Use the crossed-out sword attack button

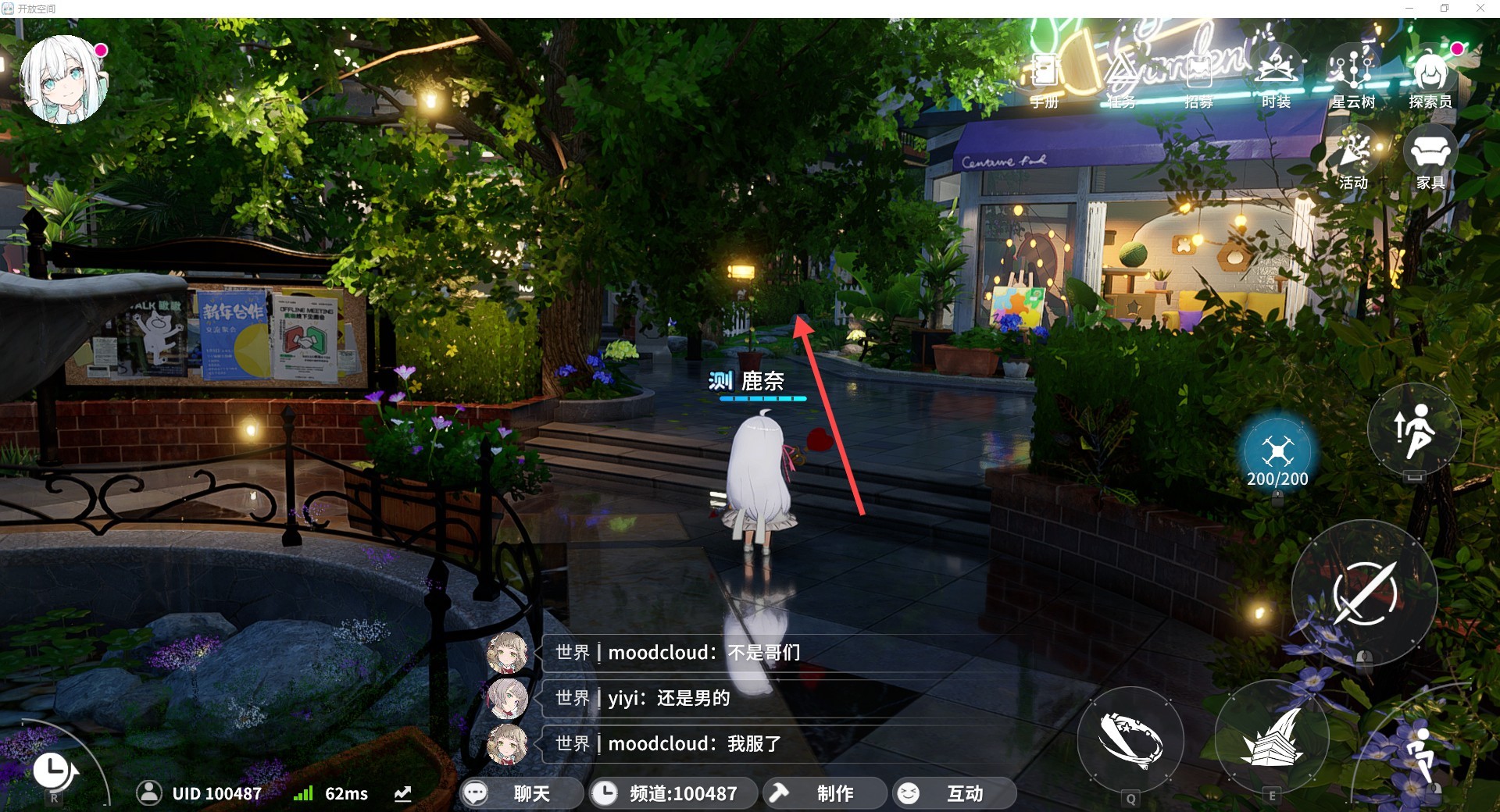tap(1364, 593)
